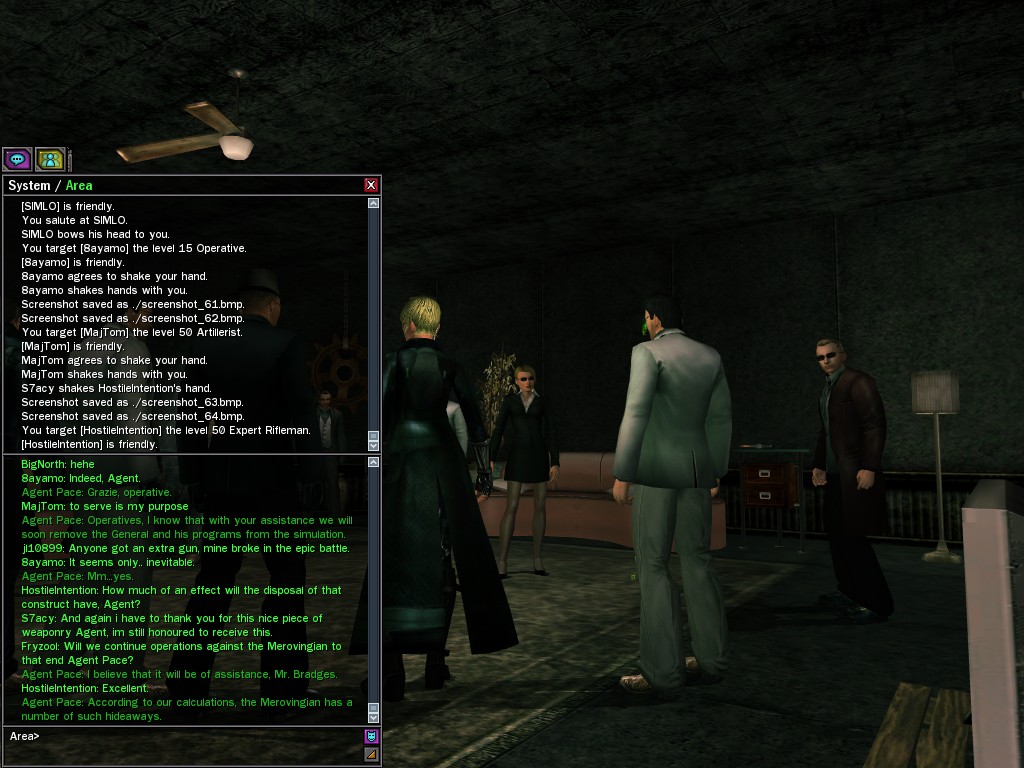The width and height of the screenshot is (1024, 768).
Task: Click the orange resize corner of chat window
Action: pyautogui.click(x=371, y=755)
